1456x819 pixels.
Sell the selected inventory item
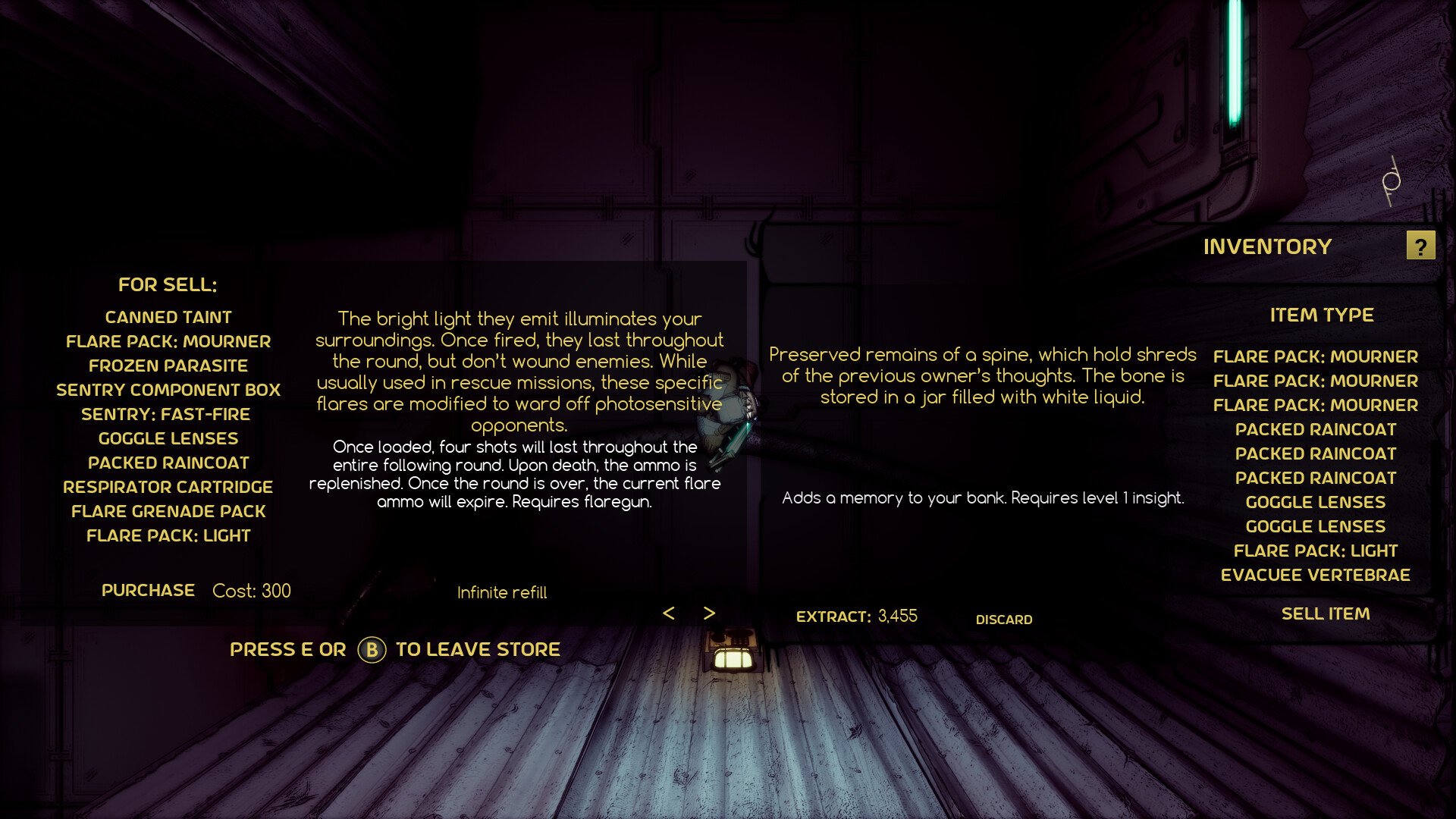(1325, 613)
